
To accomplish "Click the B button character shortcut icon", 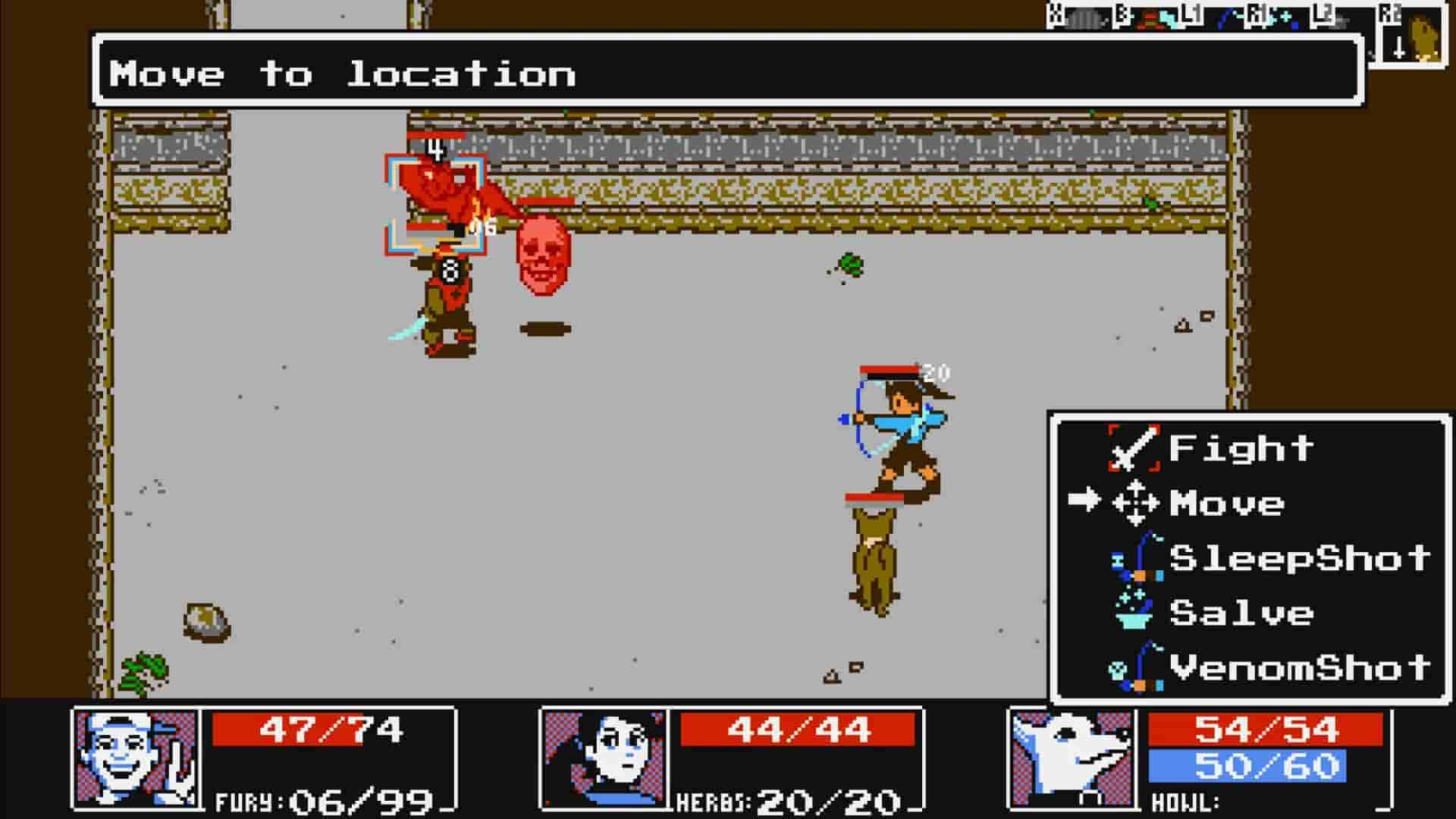I will [x=1147, y=17].
